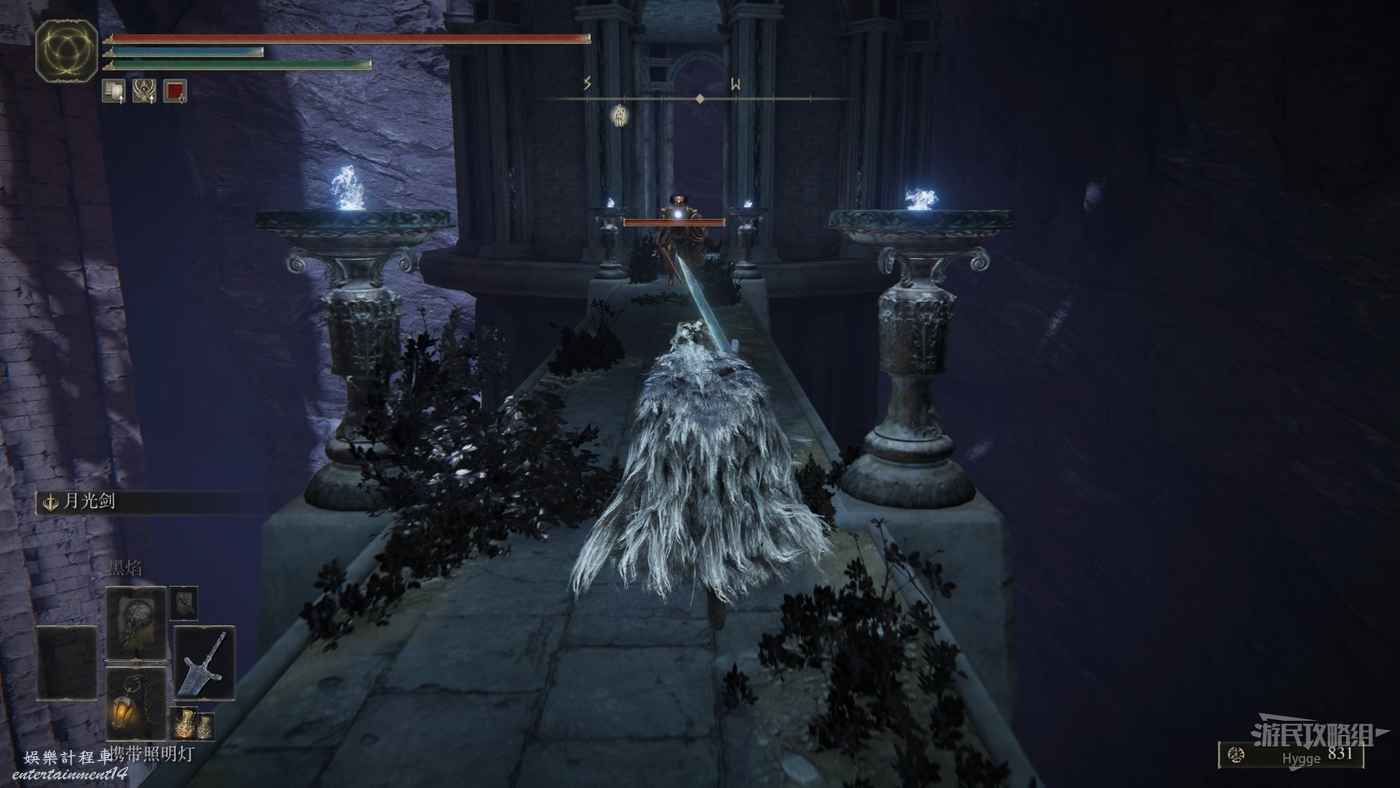Select the glowing compass marker icon

[x=619, y=115]
